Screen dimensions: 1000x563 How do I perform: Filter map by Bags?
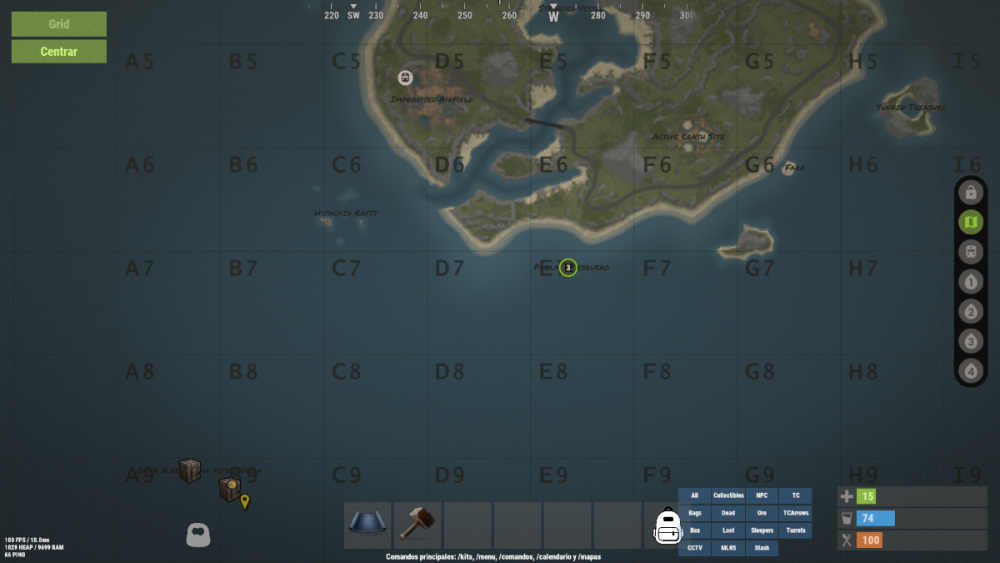tap(694, 513)
